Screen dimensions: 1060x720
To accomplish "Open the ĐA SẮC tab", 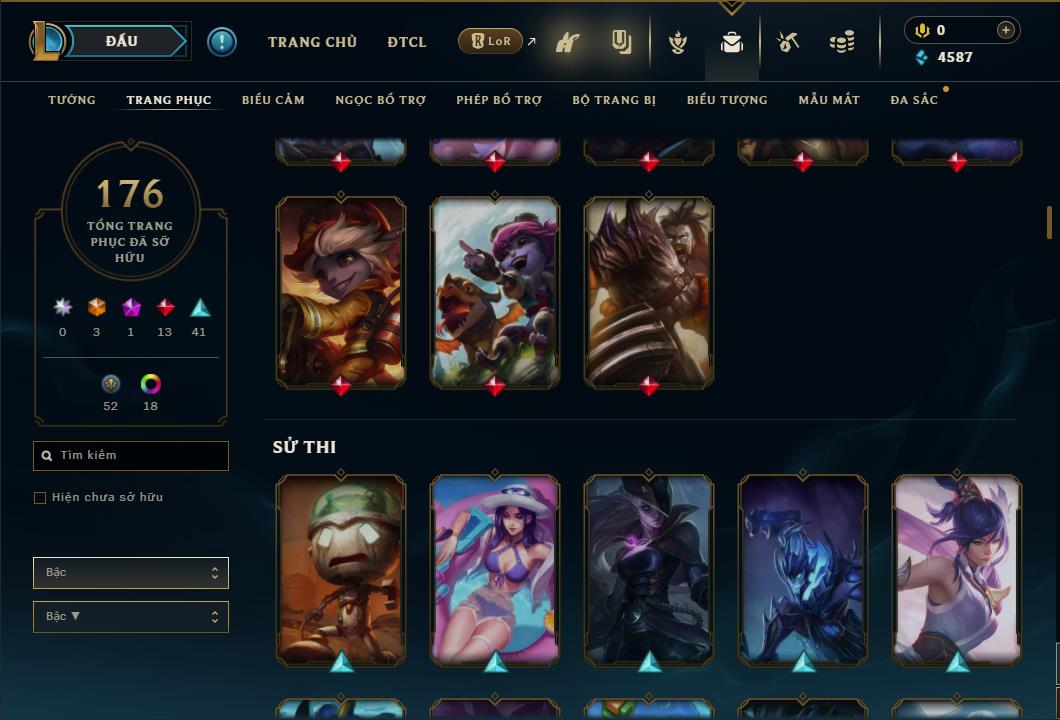I will pyautogui.click(x=914, y=100).
